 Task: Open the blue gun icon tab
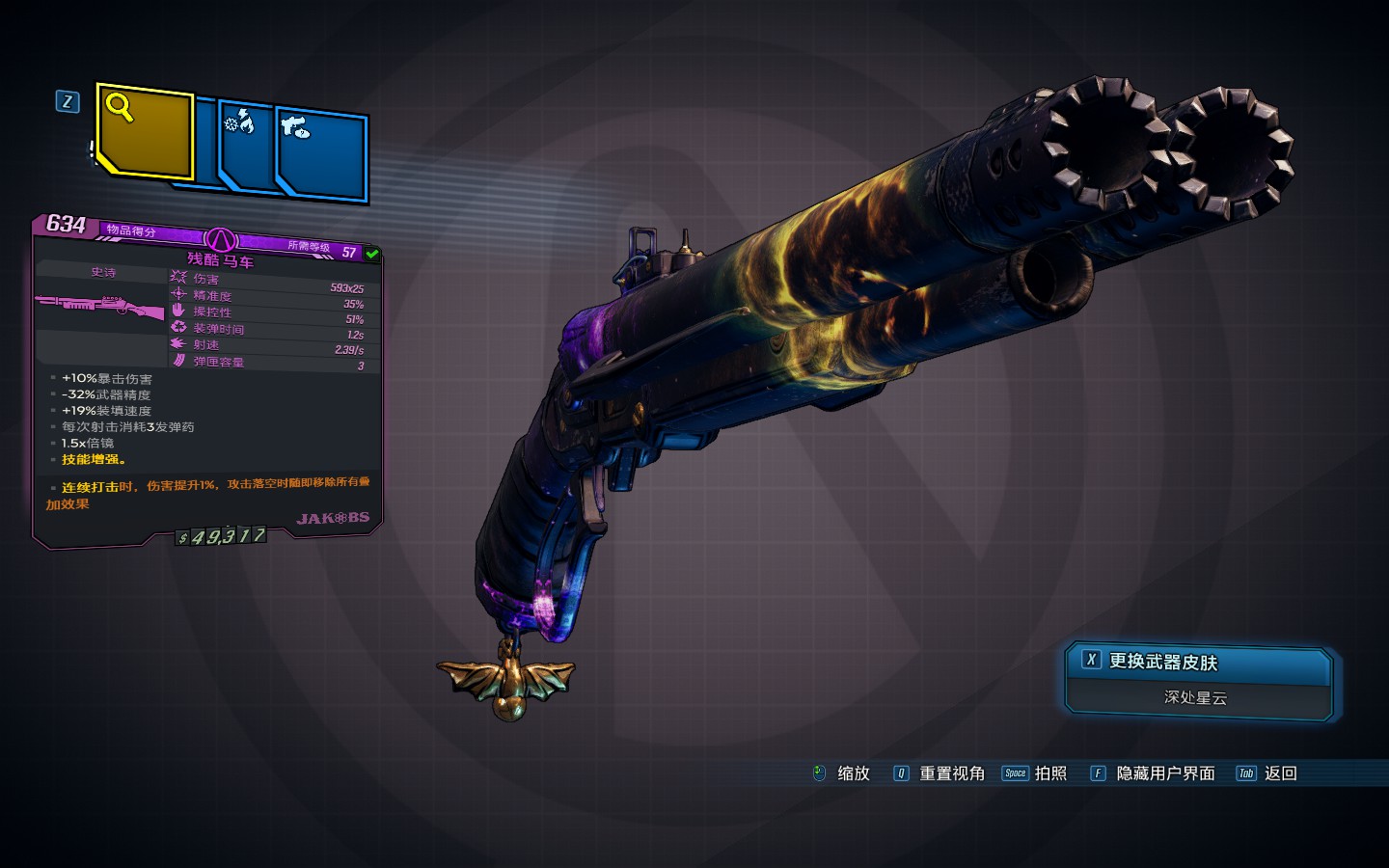pos(322,154)
